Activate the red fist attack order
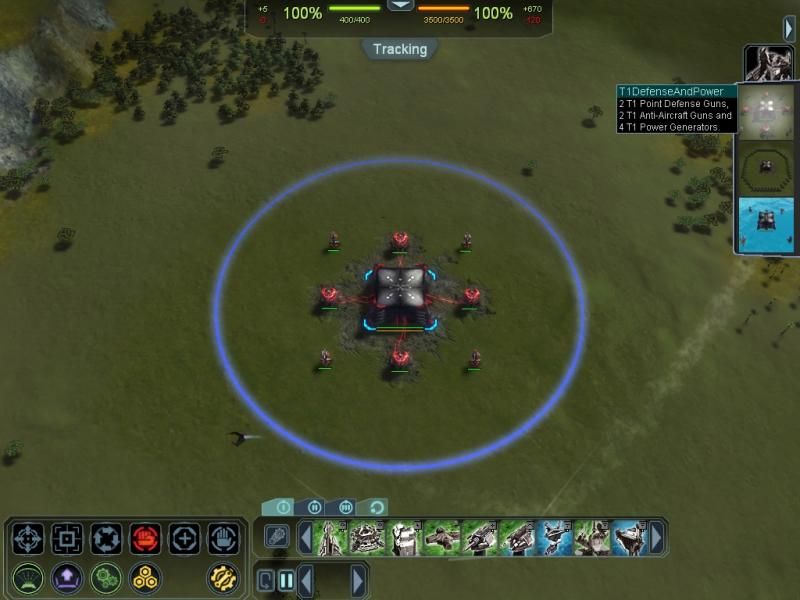The width and height of the screenshot is (800, 600). (145, 539)
